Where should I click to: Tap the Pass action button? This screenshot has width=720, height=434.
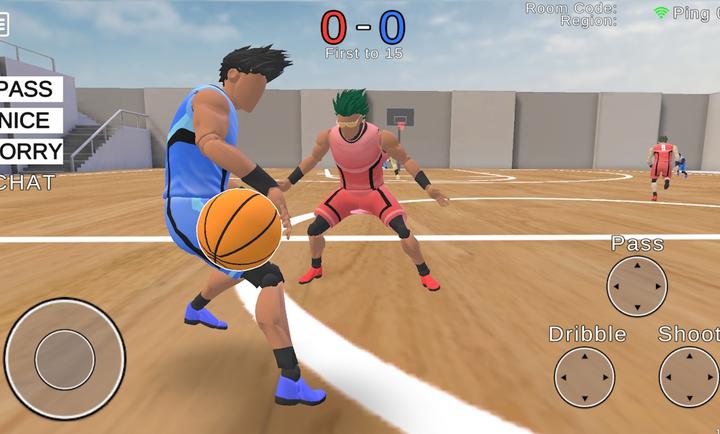click(x=637, y=287)
